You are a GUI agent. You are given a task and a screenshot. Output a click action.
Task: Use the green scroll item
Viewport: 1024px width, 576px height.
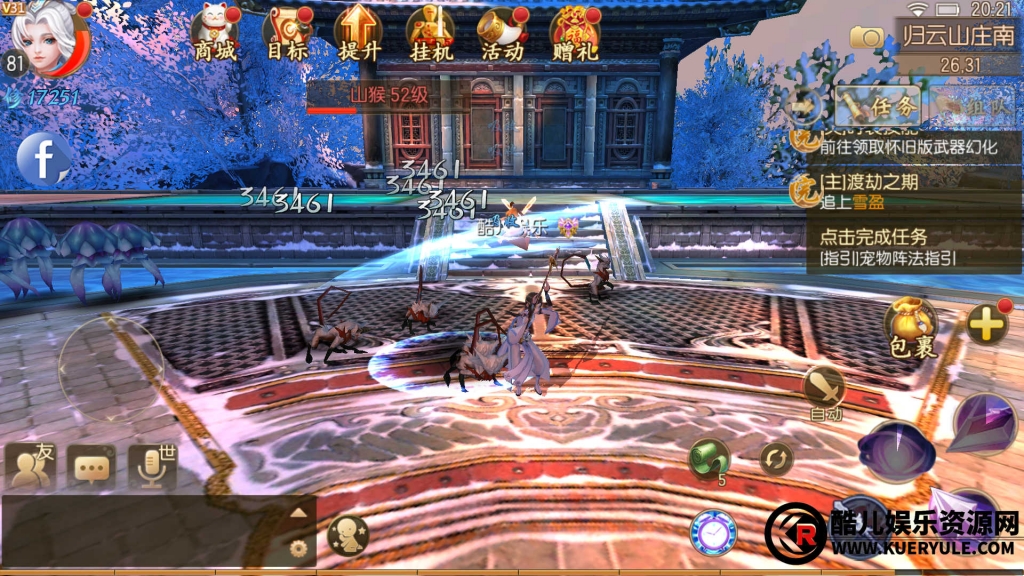click(710, 459)
